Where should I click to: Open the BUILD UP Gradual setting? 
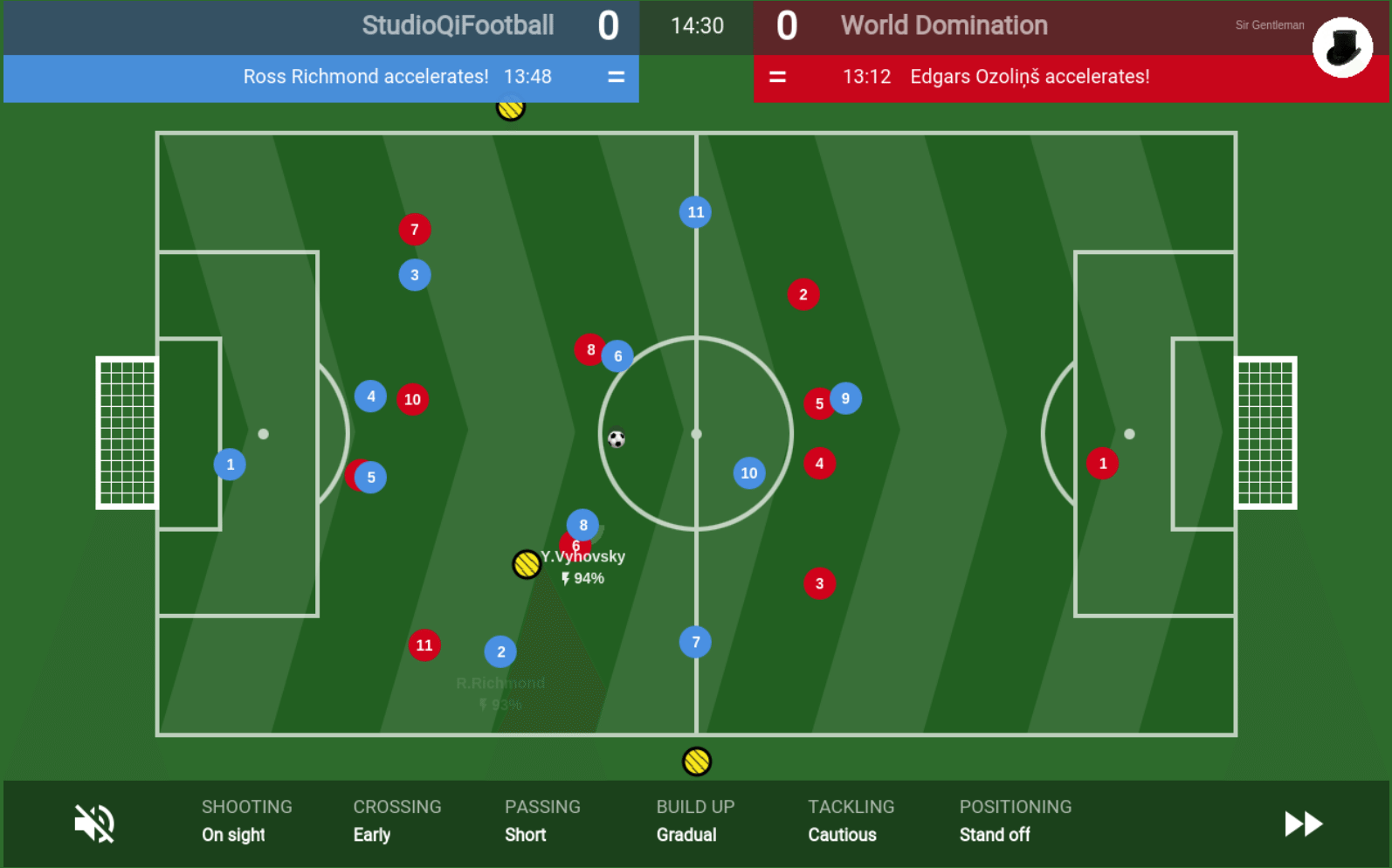[694, 821]
